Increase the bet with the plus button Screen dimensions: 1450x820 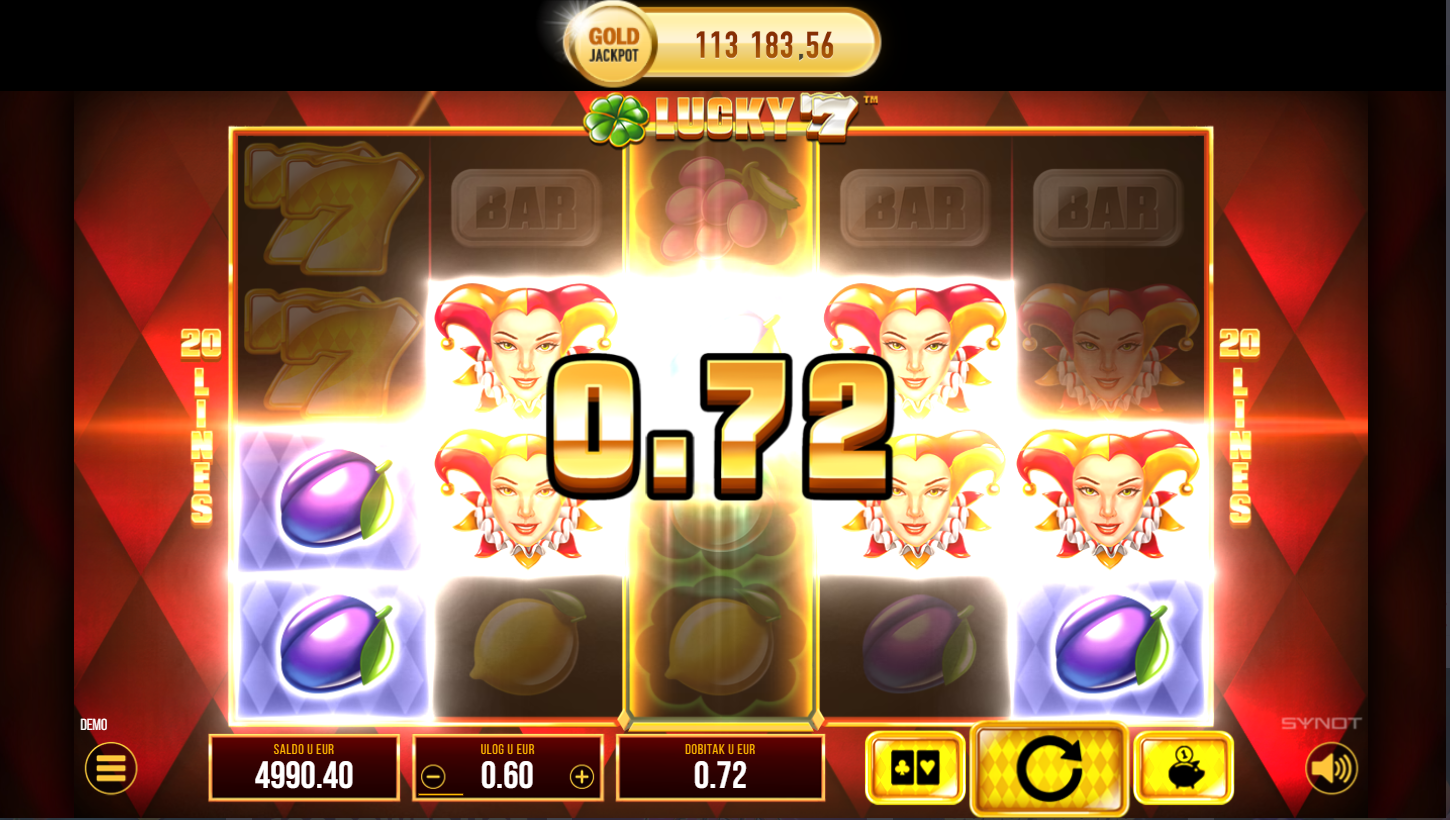coord(581,777)
